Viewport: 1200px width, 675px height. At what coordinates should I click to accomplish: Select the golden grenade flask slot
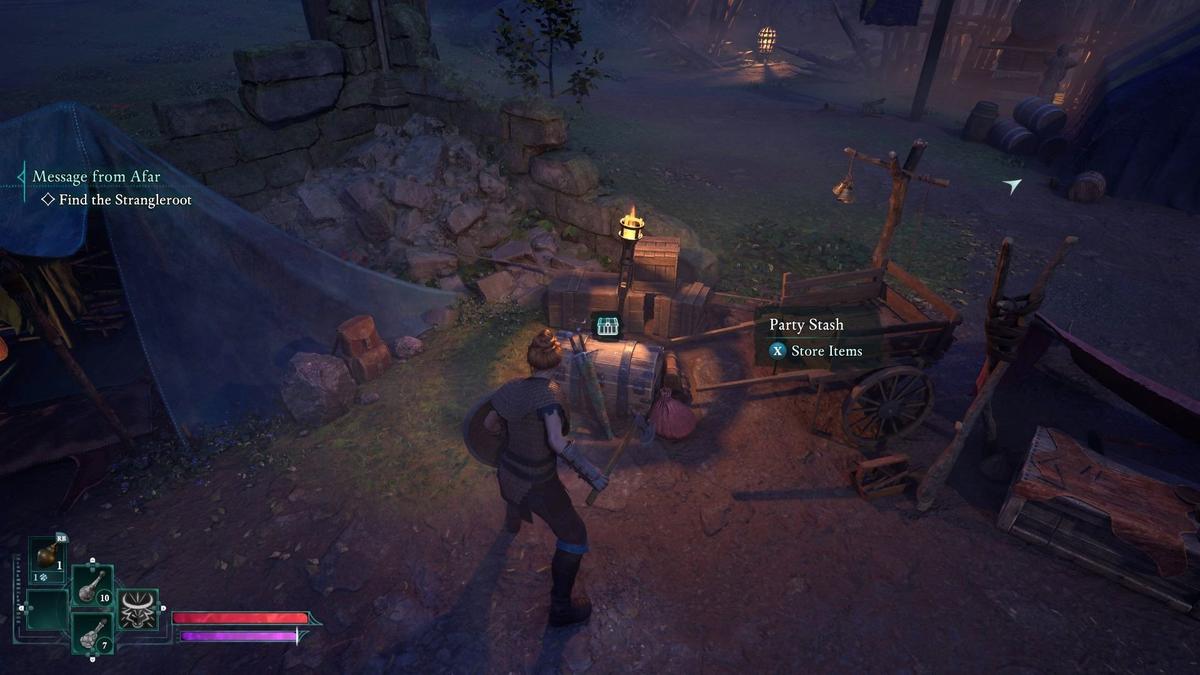pos(47,556)
